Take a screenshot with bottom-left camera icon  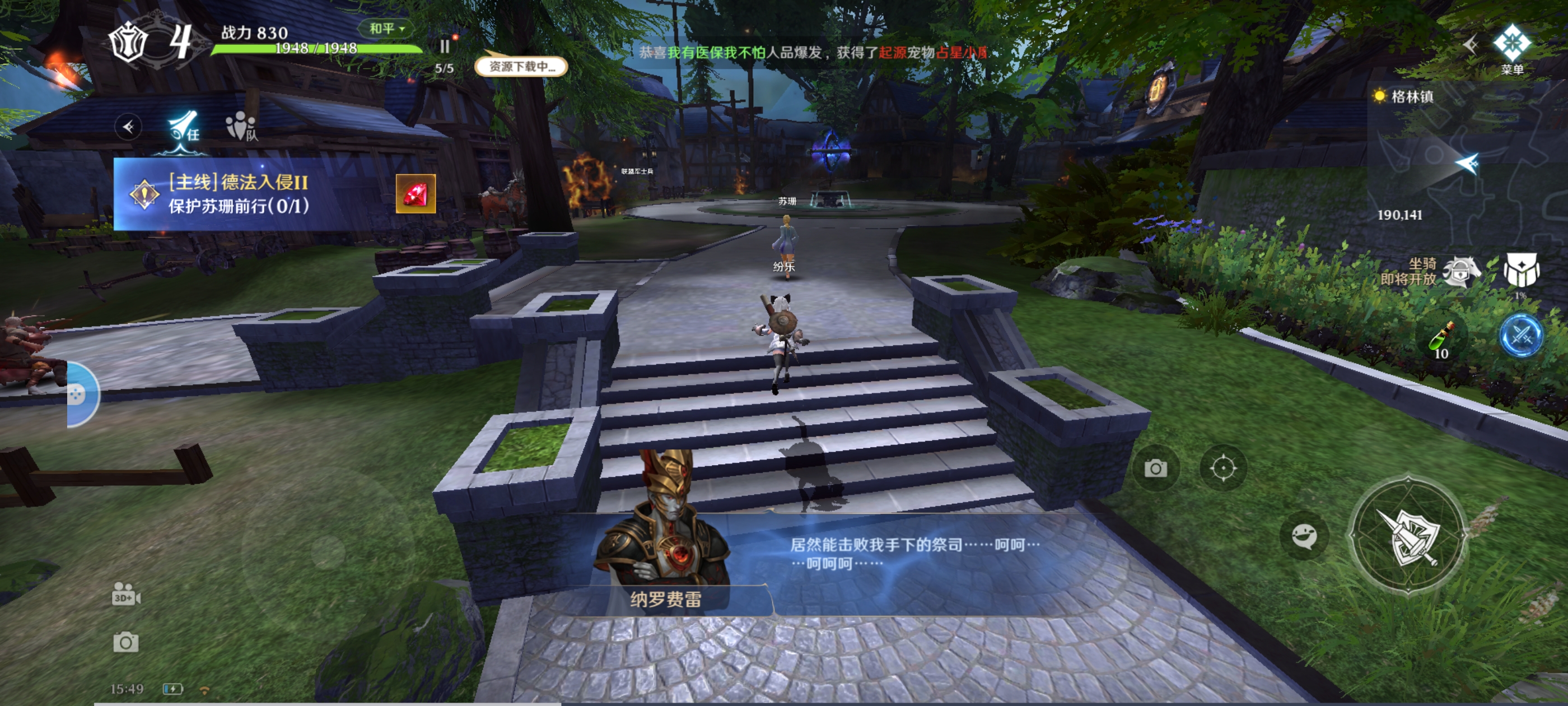pyautogui.click(x=125, y=642)
